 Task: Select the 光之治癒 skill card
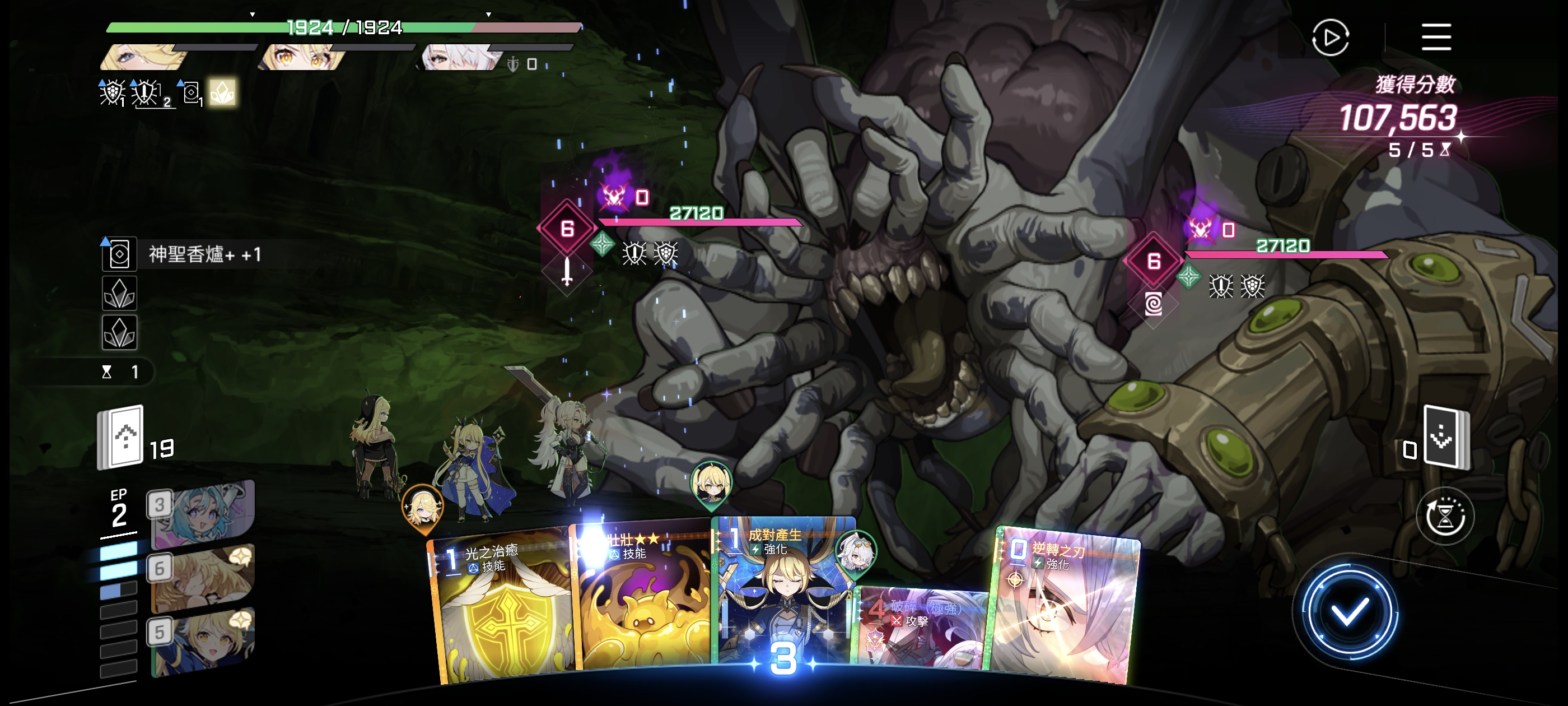point(502,609)
